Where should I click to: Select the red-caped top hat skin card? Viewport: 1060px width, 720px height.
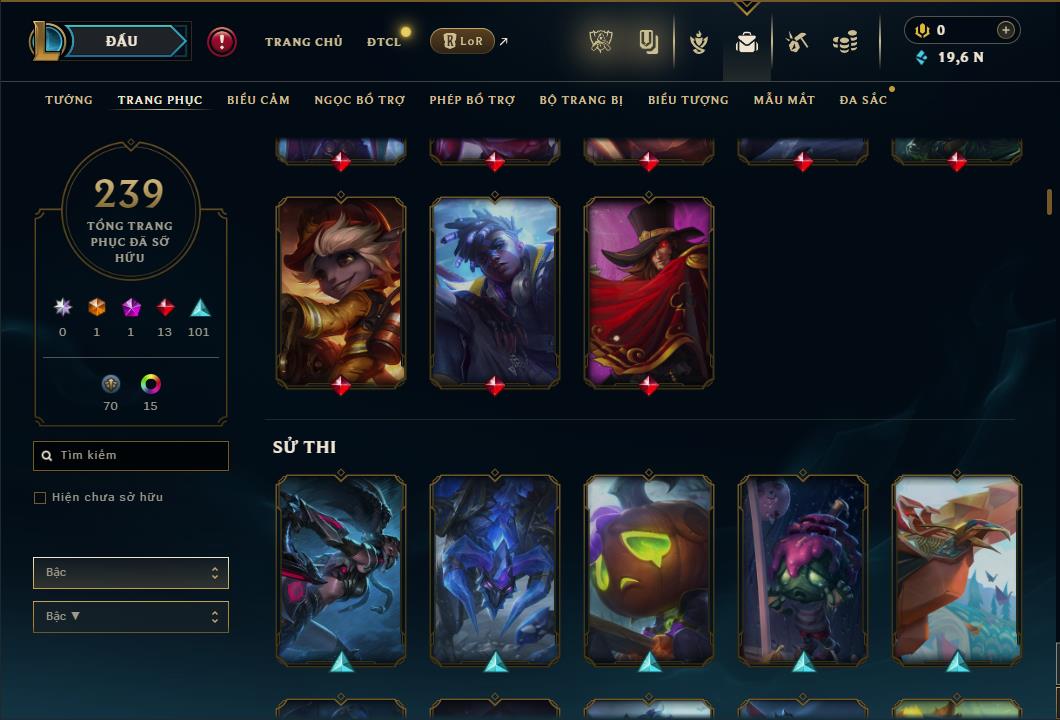[649, 291]
